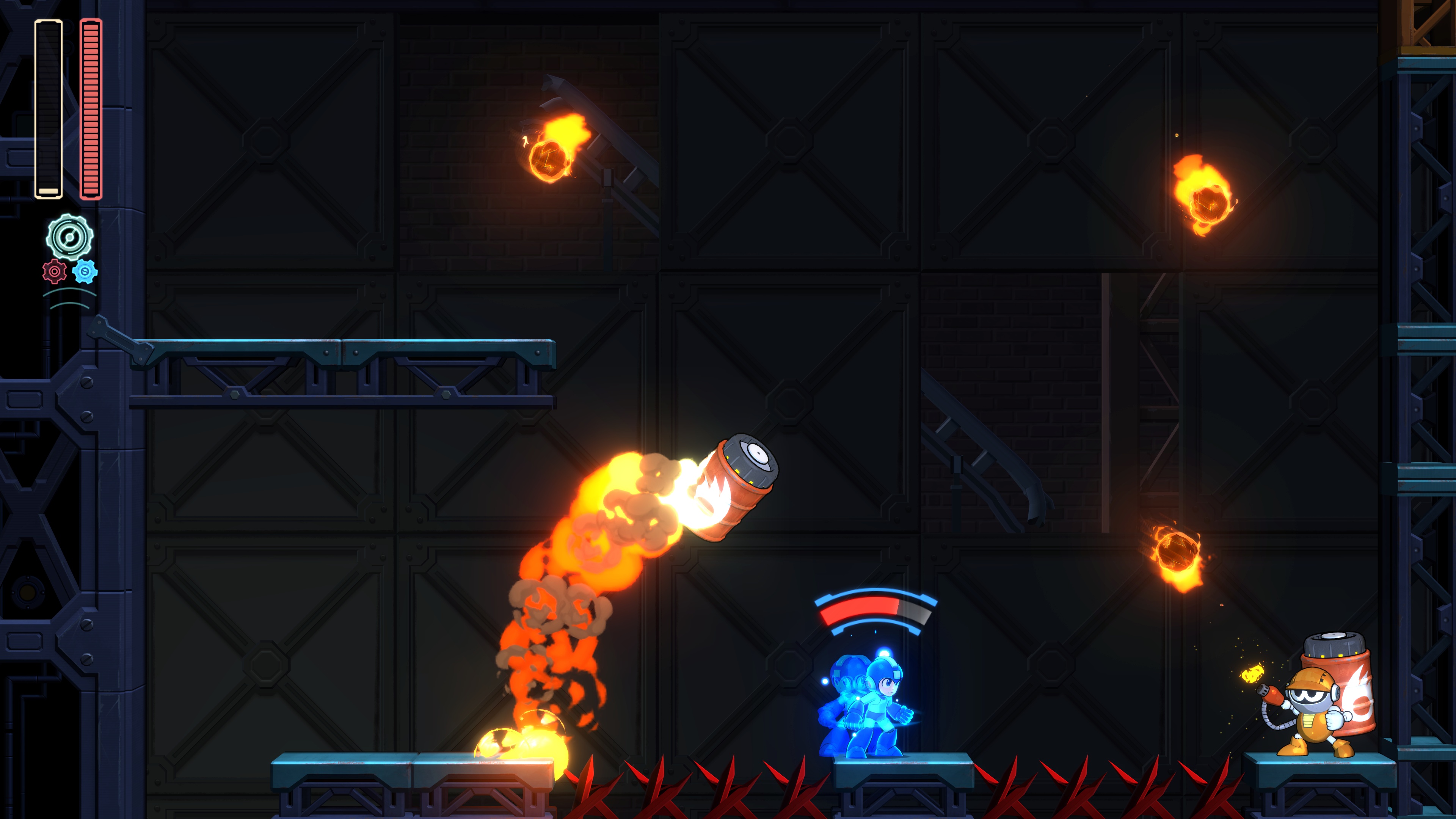
Task: Click the large teal Double Gear icon
Action: click(69, 237)
